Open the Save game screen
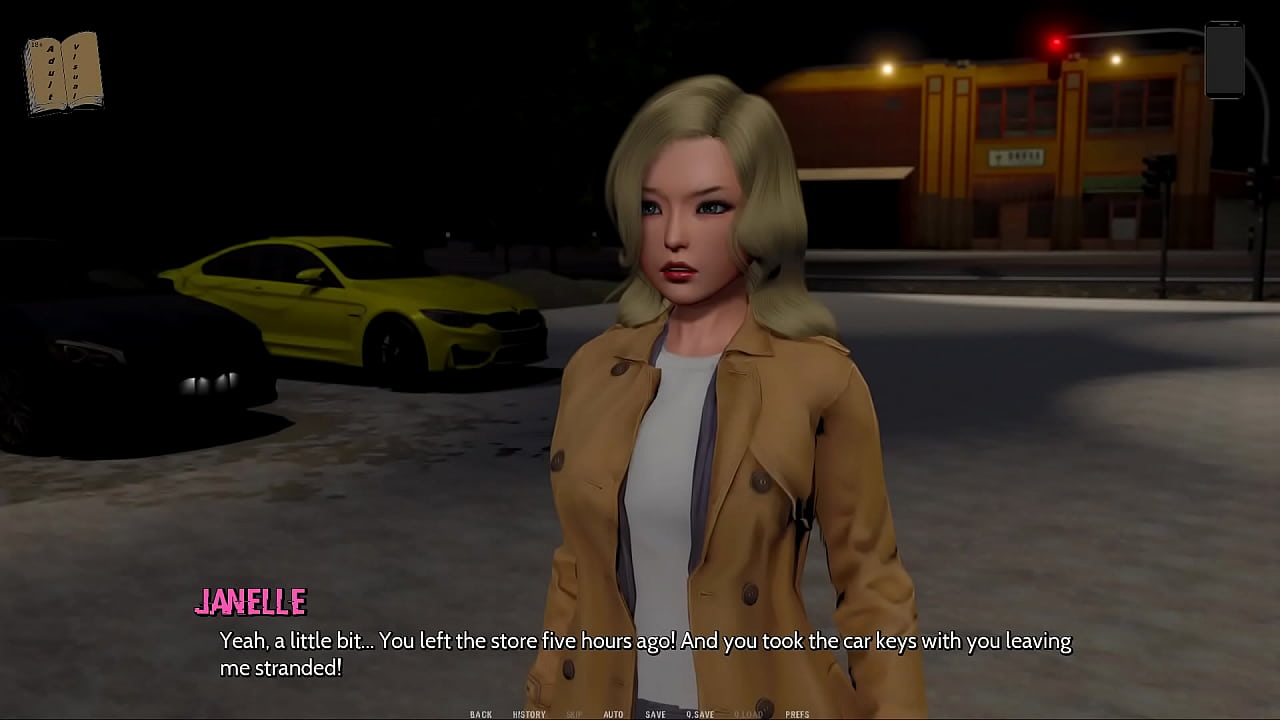This screenshot has height=720, width=1280. [655, 714]
